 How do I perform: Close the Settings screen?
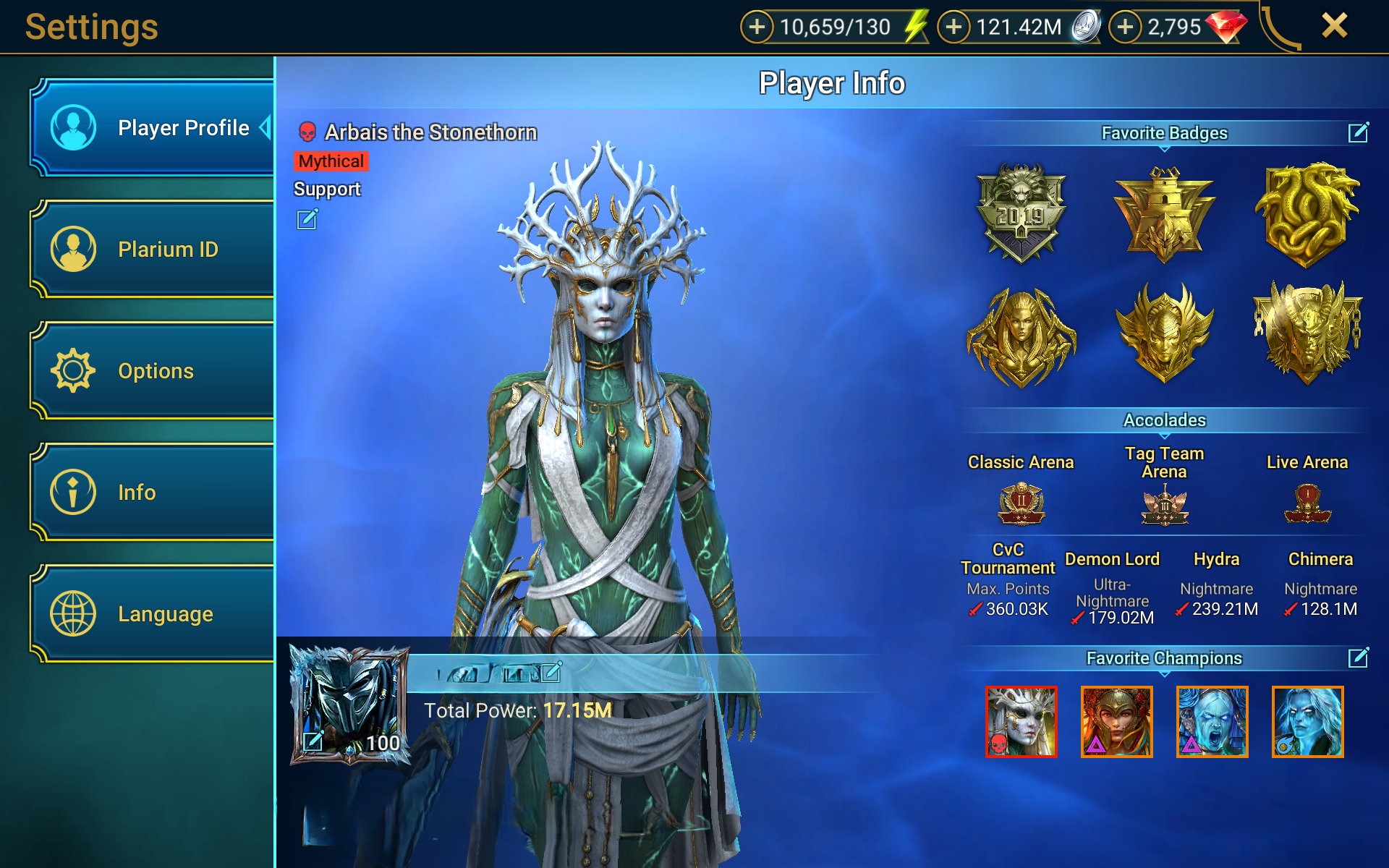click(x=1334, y=26)
